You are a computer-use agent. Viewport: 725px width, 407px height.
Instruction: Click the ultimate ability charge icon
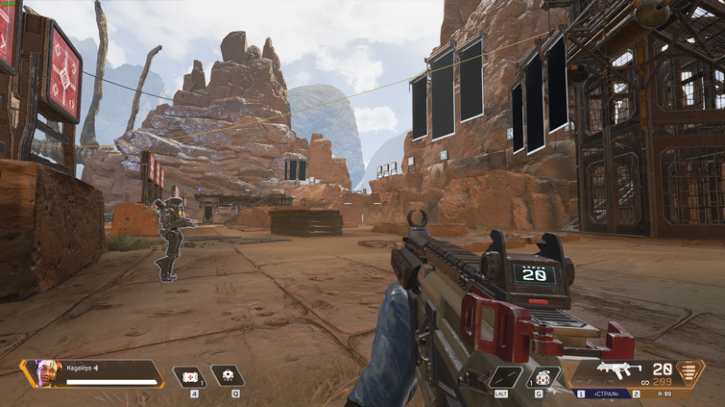(x=689, y=373)
